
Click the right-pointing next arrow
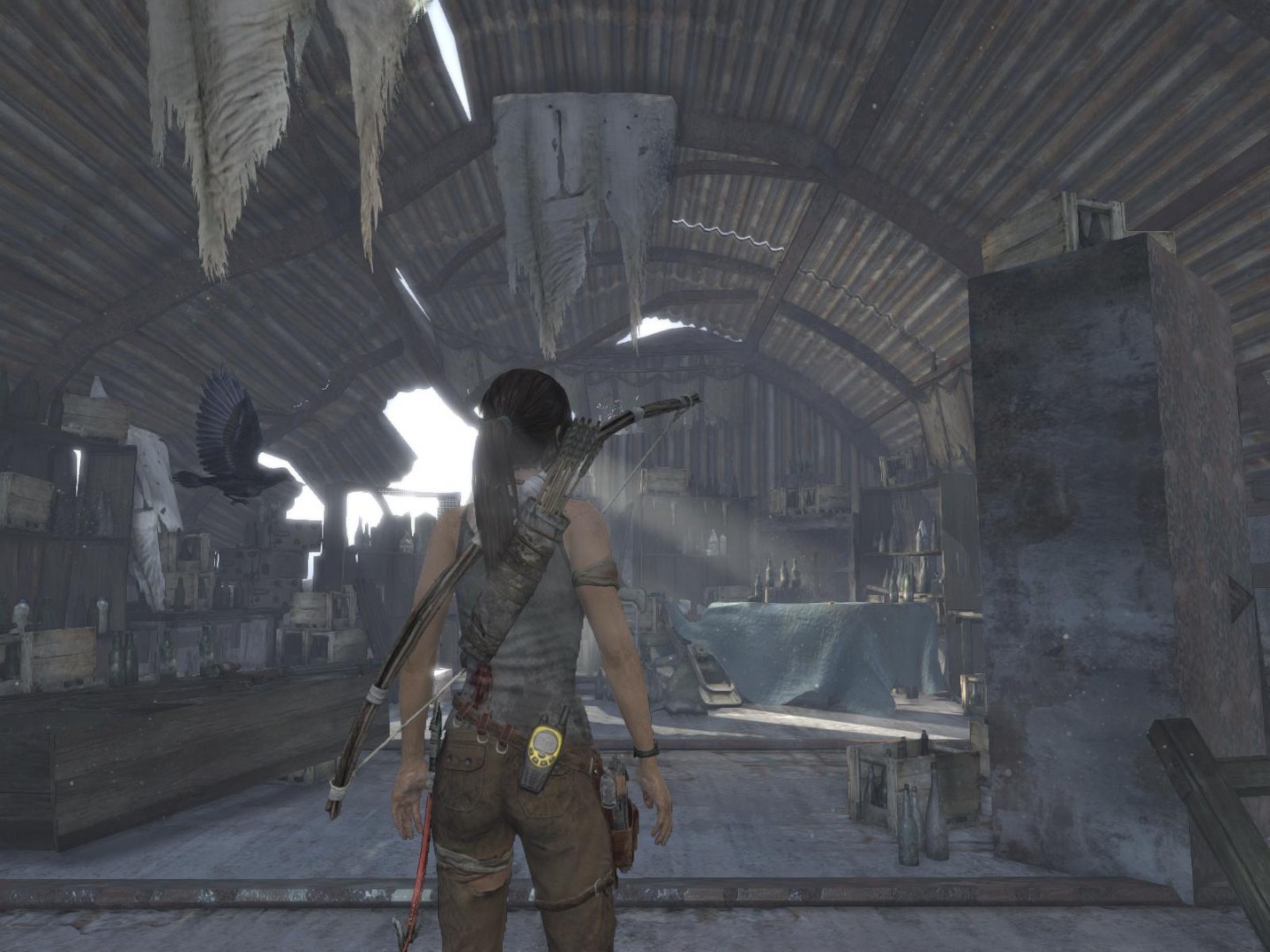point(1240,598)
